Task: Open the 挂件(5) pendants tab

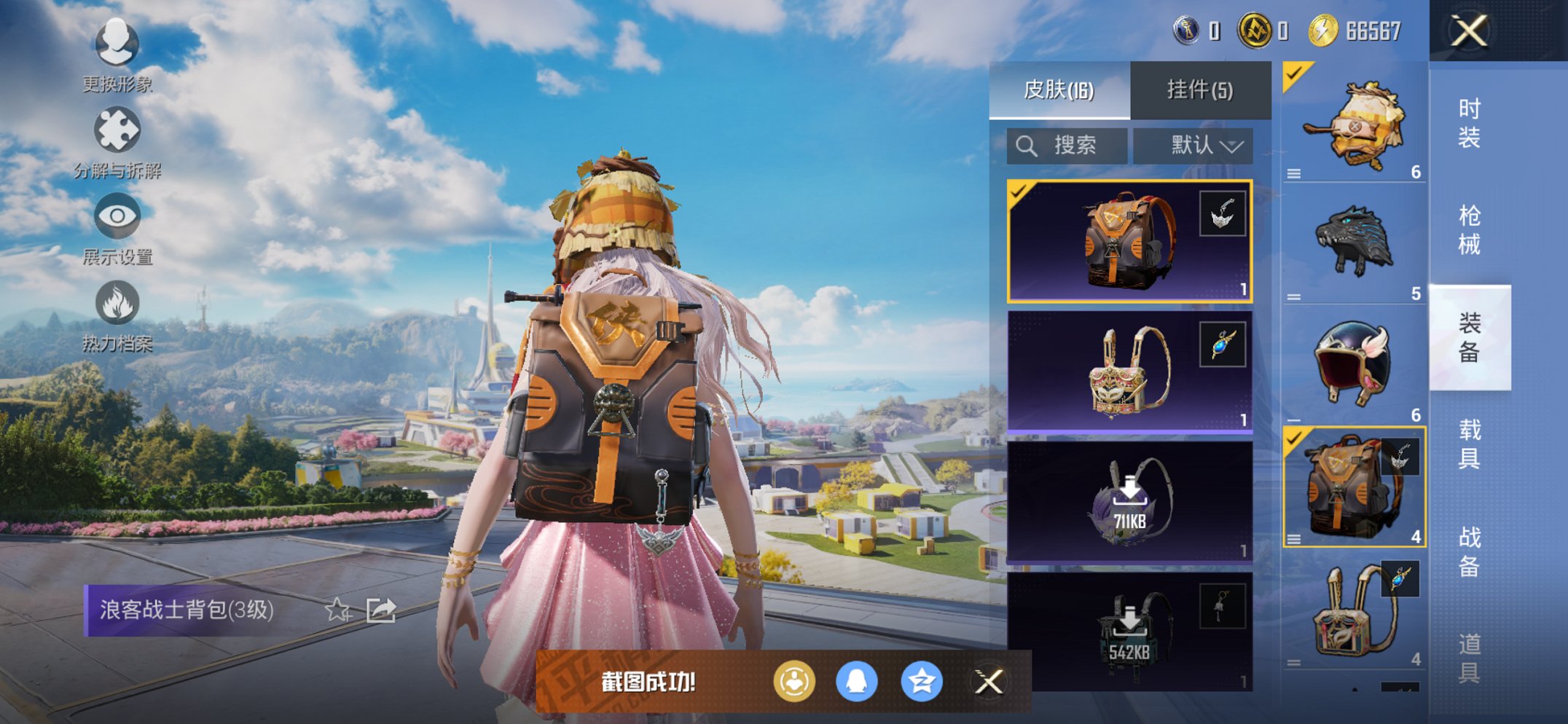Action: coord(1200,90)
